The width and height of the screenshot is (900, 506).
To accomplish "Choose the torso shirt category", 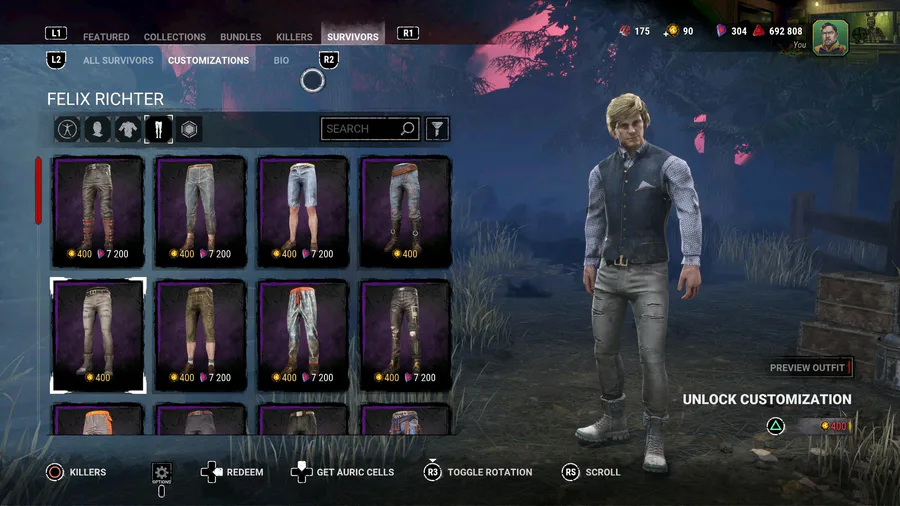I will coord(128,129).
